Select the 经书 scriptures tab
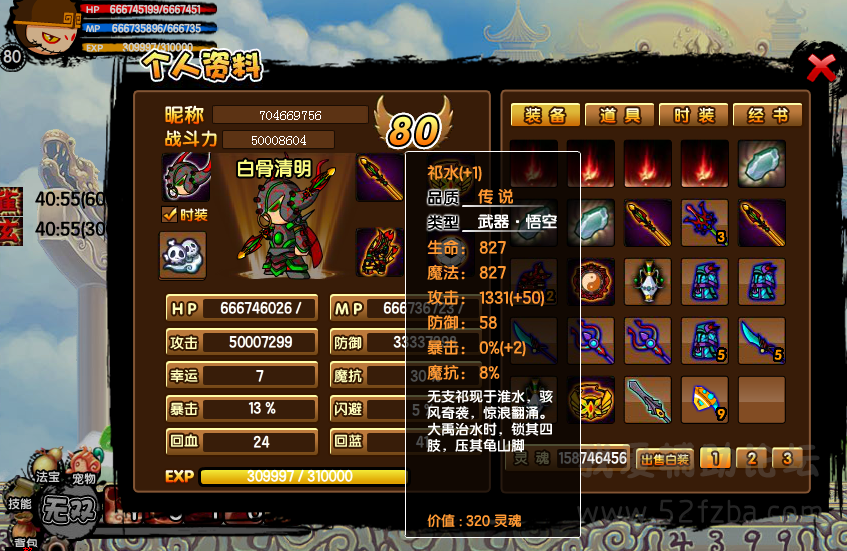The height and width of the screenshot is (551, 847). coord(767,115)
